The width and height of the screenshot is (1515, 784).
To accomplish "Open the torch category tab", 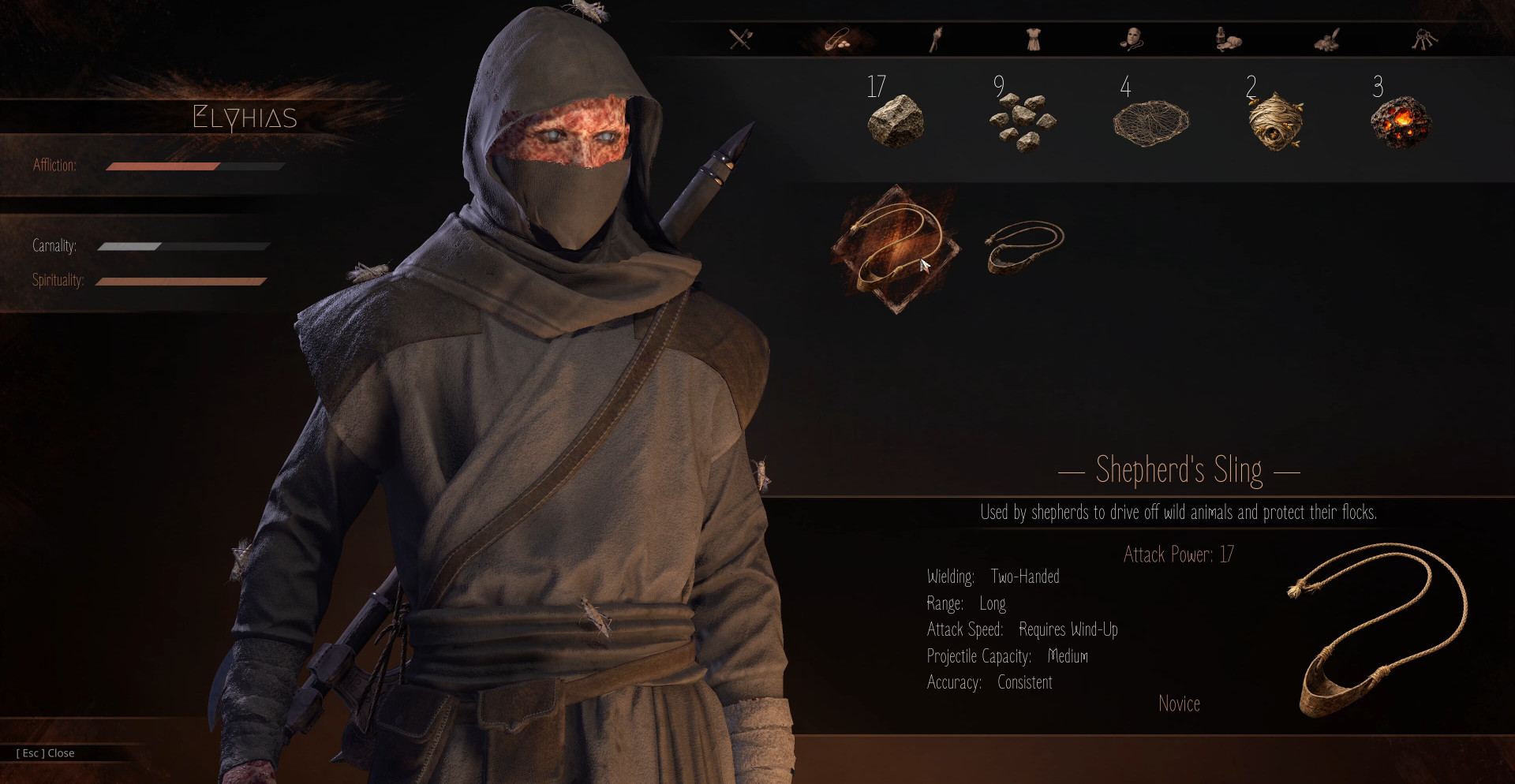I will click(x=936, y=39).
